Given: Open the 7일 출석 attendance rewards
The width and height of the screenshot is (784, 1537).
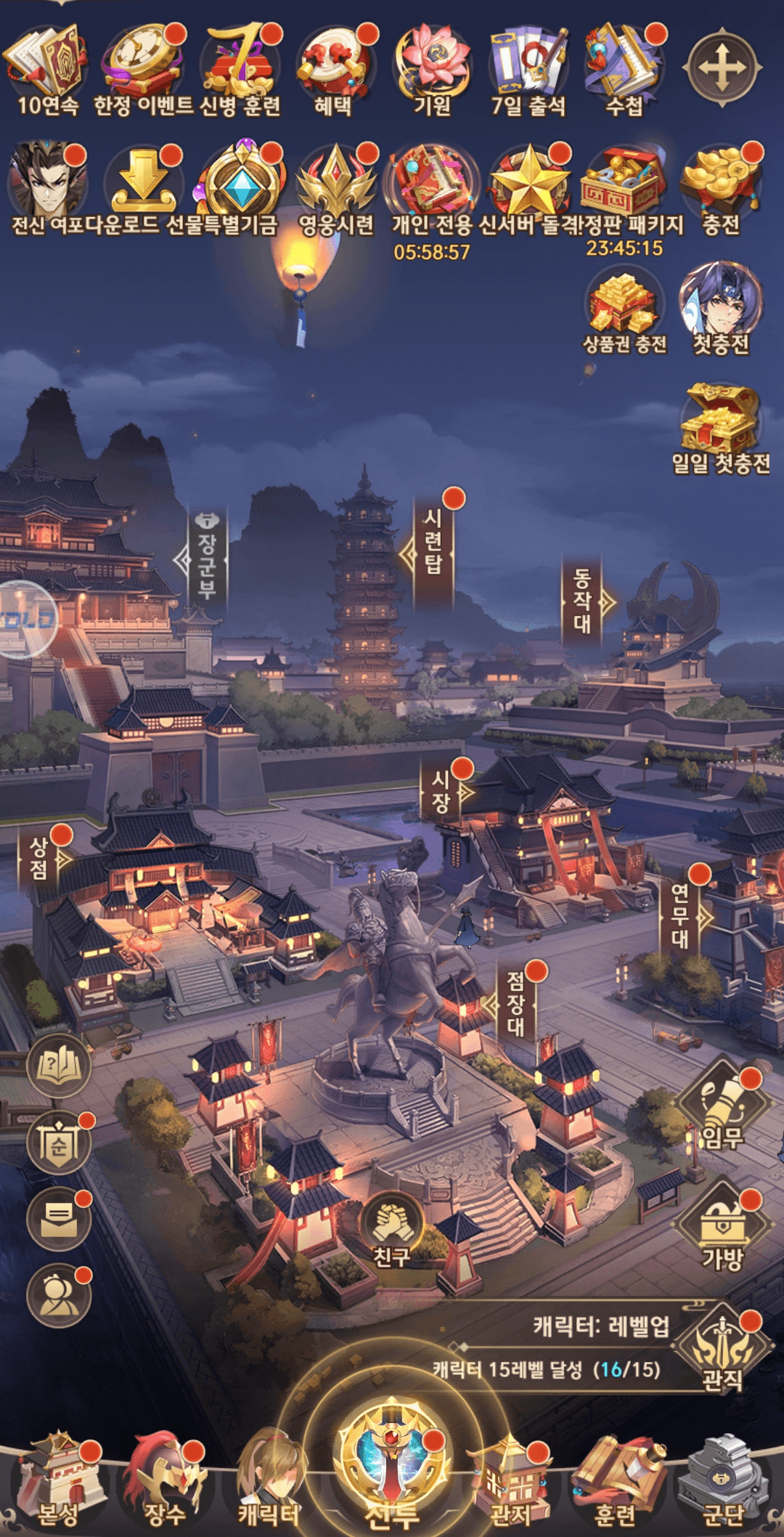Looking at the screenshot, I should pyautogui.click(x=528, y=67).
